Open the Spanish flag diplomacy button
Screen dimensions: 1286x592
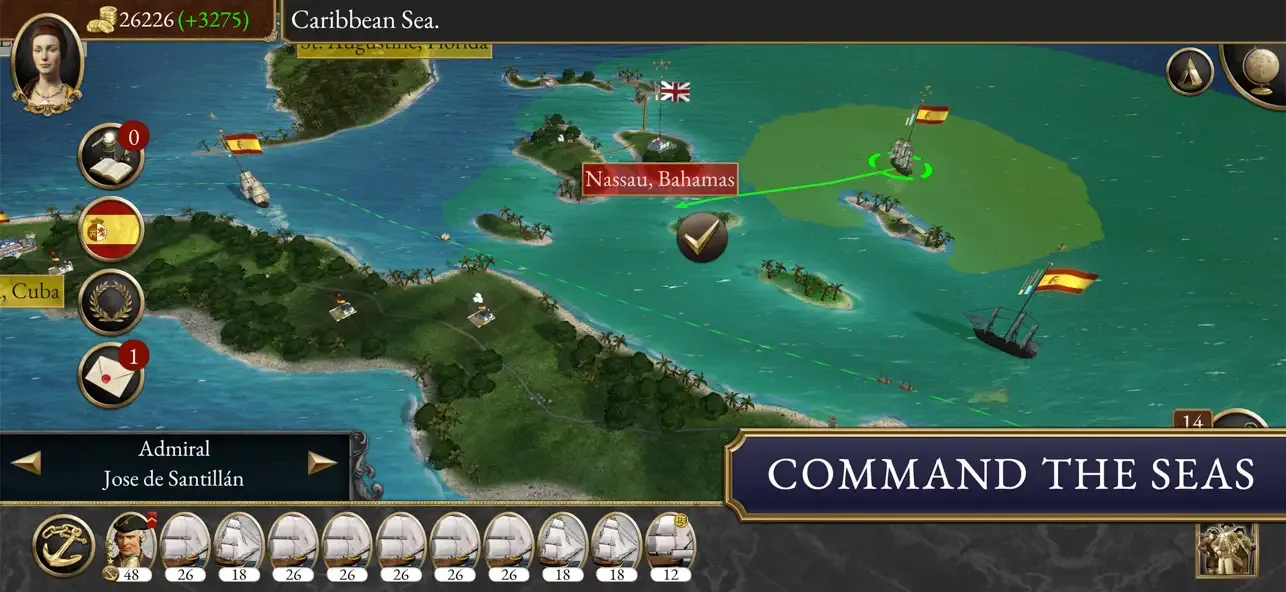click(x=111, y=229)
